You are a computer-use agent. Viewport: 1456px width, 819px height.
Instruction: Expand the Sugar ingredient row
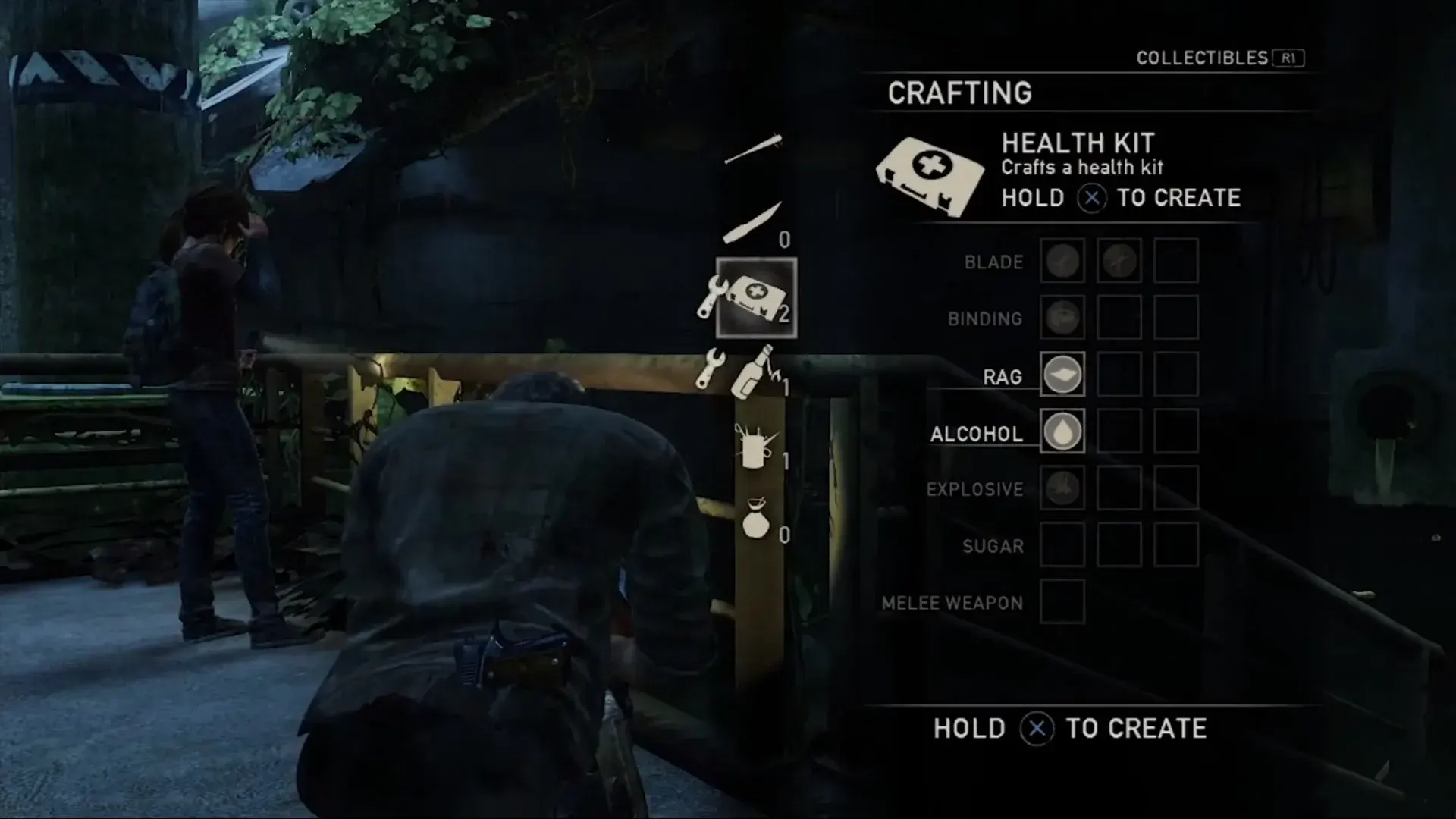pyautogui.click(x=1062, y=546)
